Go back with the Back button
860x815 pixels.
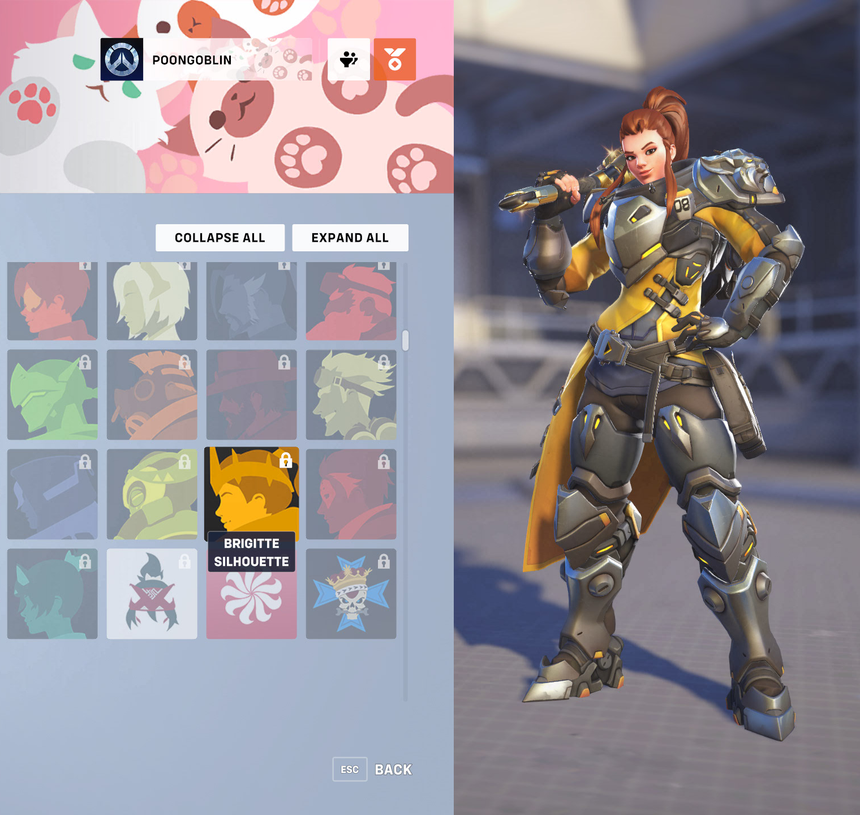pos(373,769)
